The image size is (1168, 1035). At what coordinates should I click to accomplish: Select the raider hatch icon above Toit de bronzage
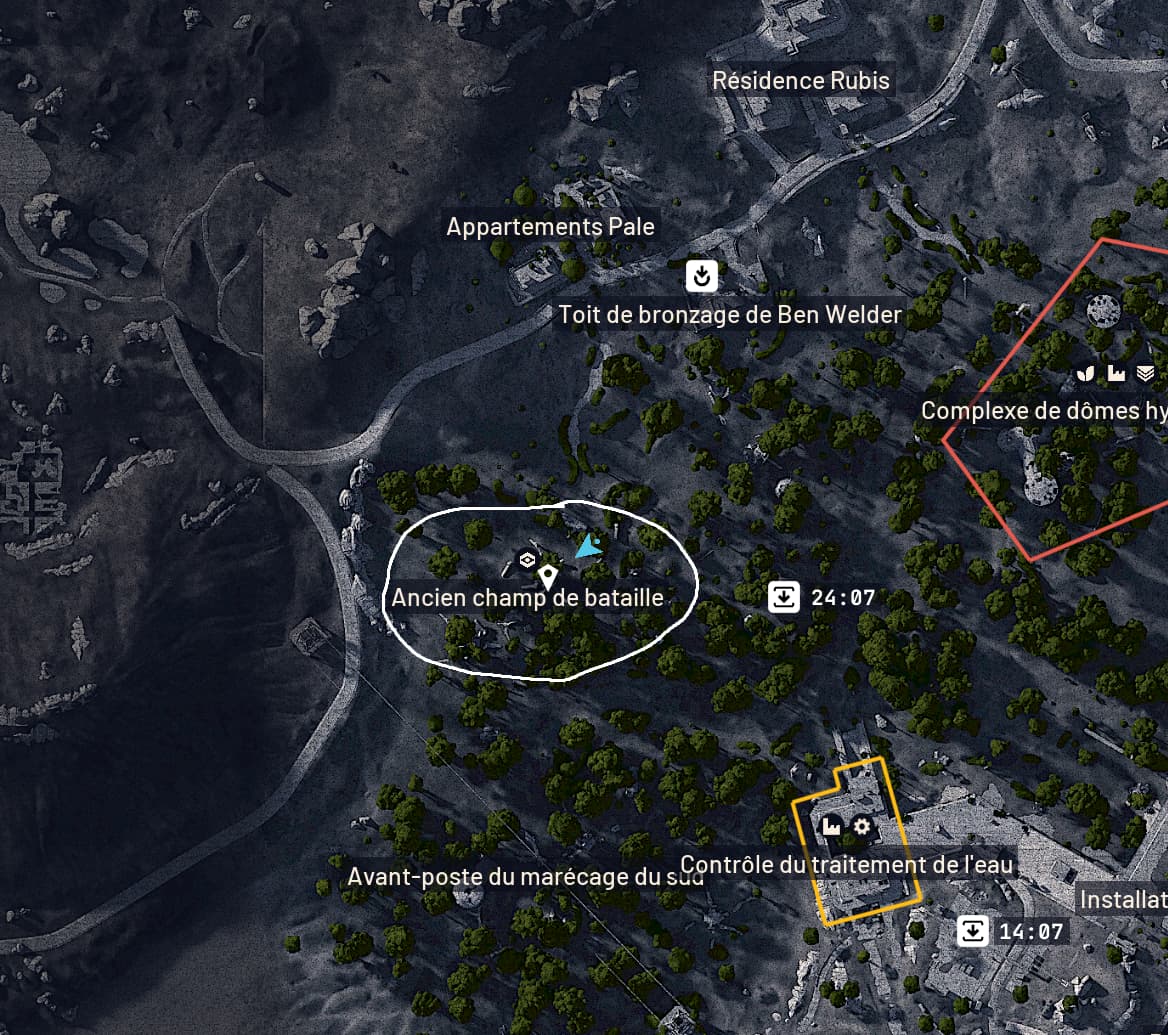702,275
